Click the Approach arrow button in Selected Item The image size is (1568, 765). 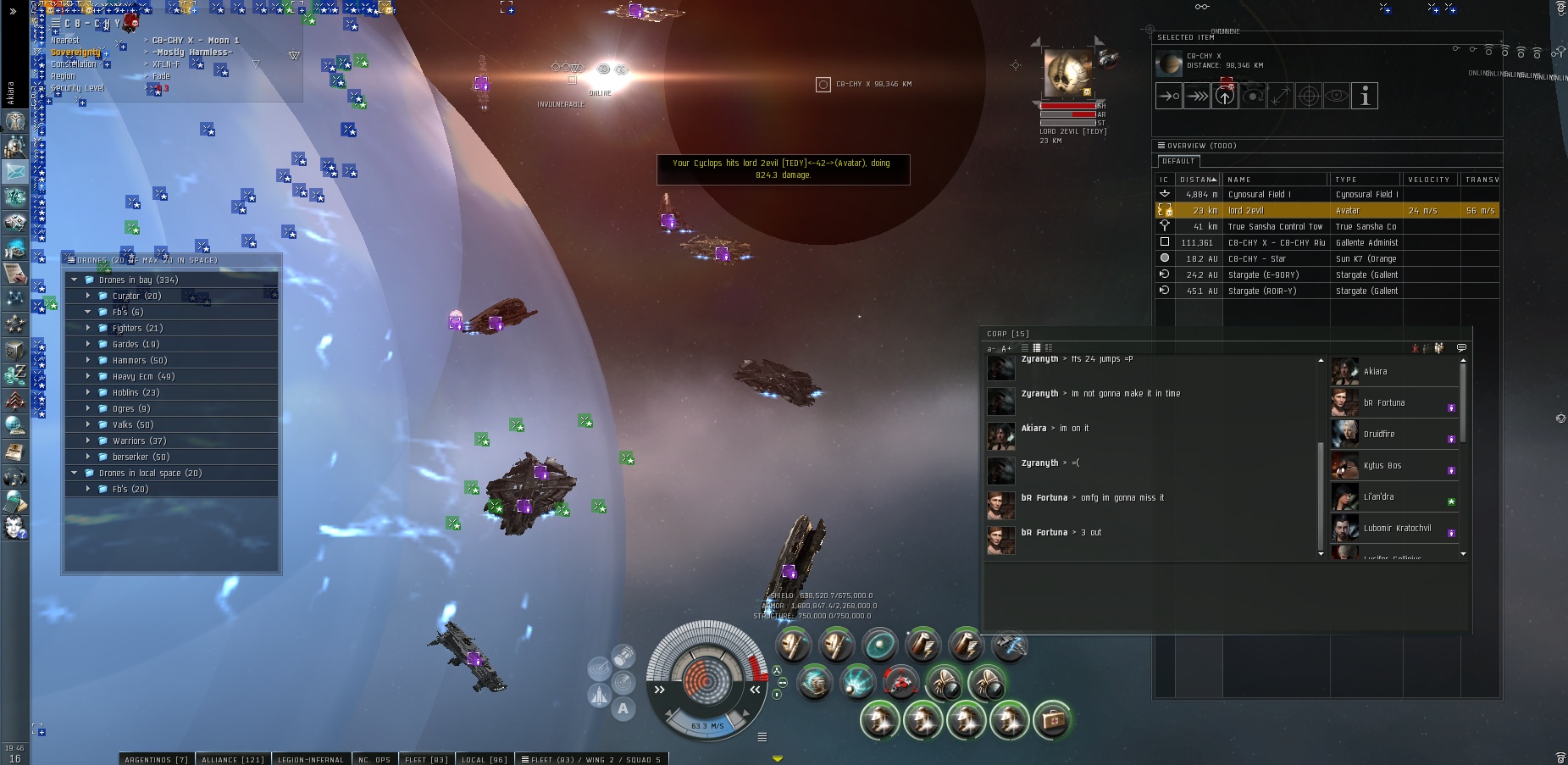tap(1169, 97)
